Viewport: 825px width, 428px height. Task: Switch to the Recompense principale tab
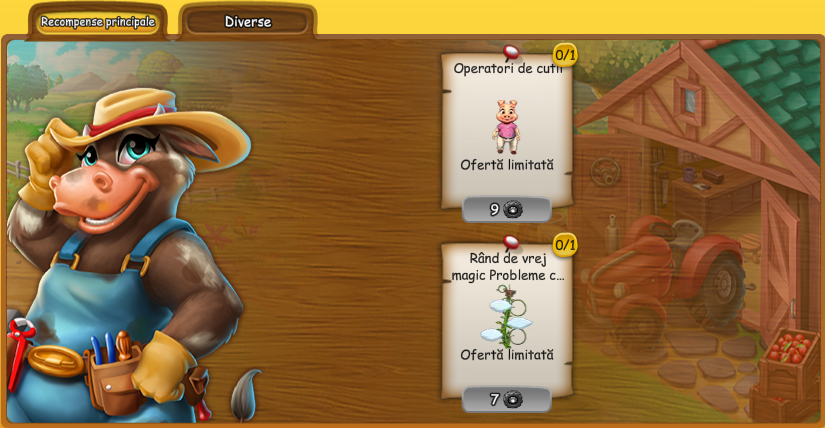[98, 22]
